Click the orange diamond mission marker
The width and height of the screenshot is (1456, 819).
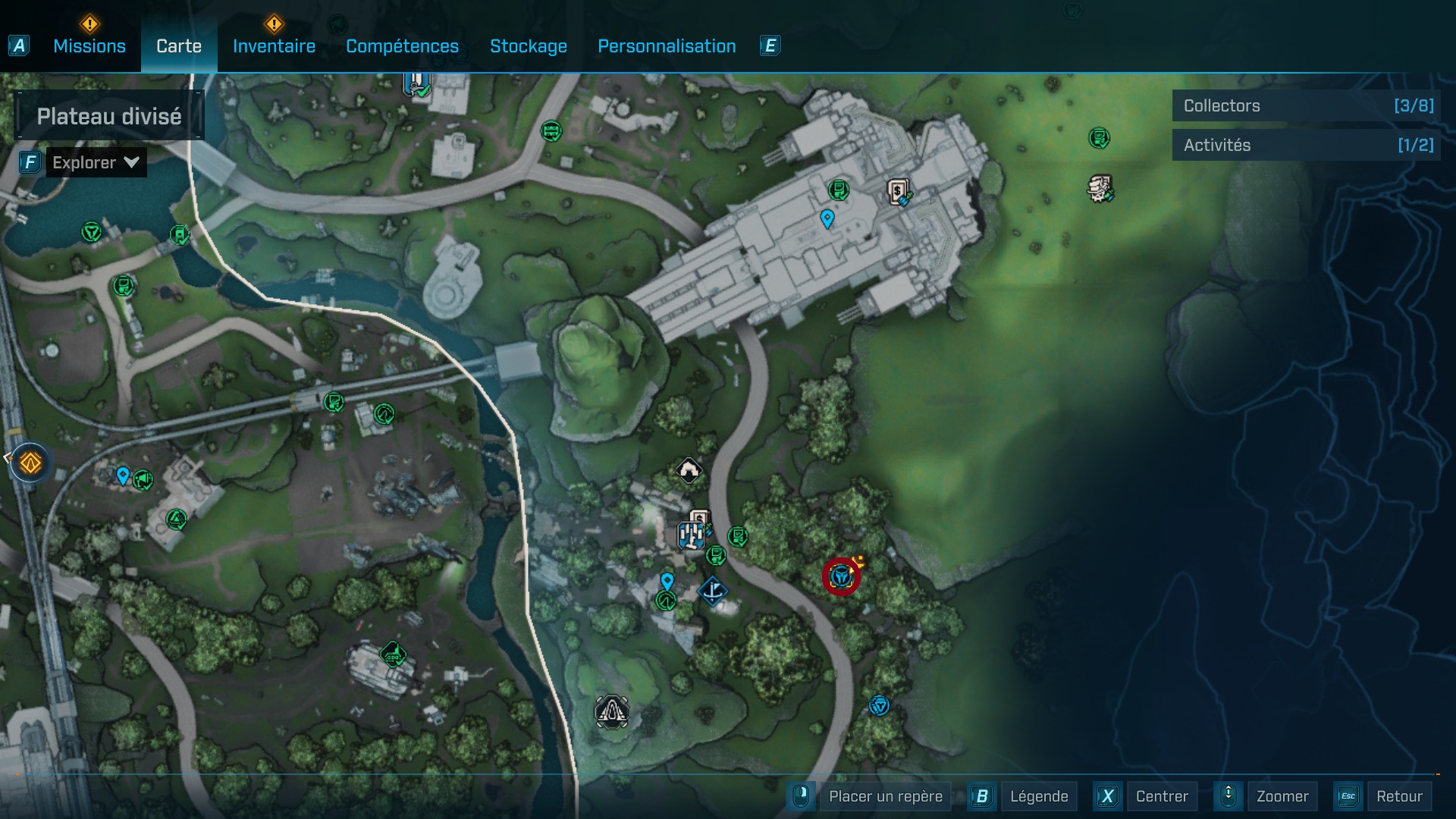[30, 463]
